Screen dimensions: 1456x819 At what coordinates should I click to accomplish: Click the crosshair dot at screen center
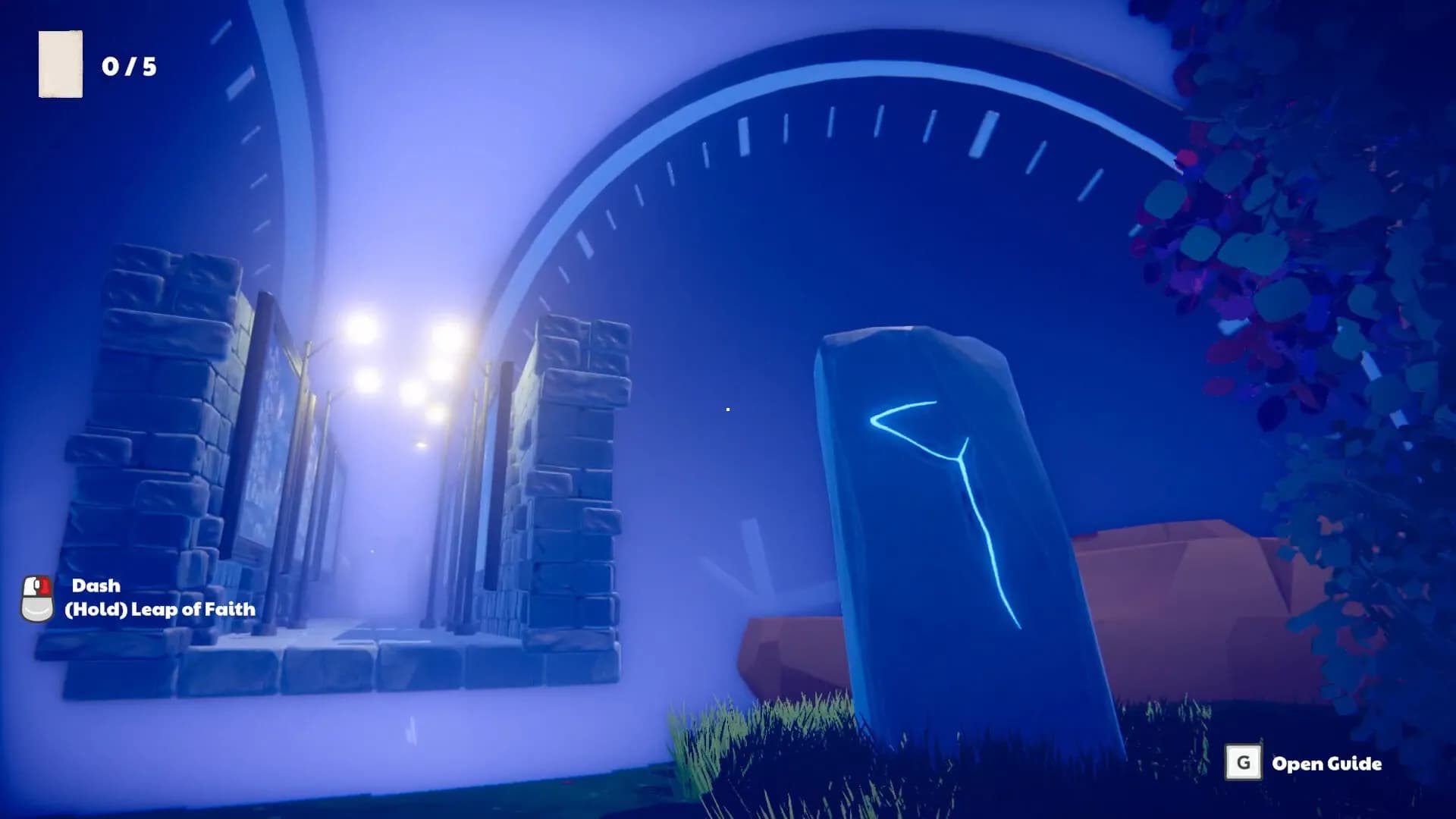[726, 409]
